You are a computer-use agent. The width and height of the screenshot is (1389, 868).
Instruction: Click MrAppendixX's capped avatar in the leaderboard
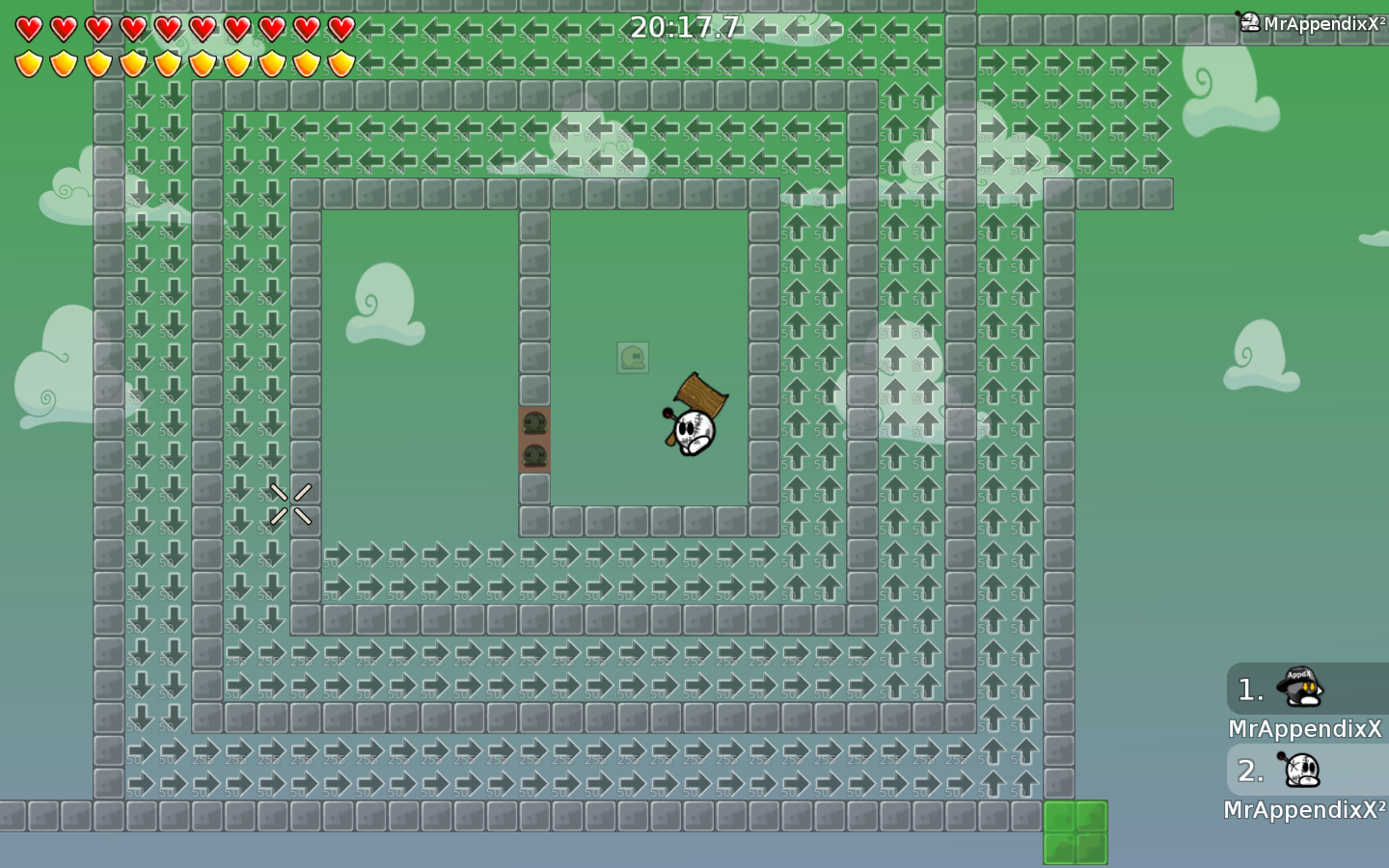pos(1297,687)
